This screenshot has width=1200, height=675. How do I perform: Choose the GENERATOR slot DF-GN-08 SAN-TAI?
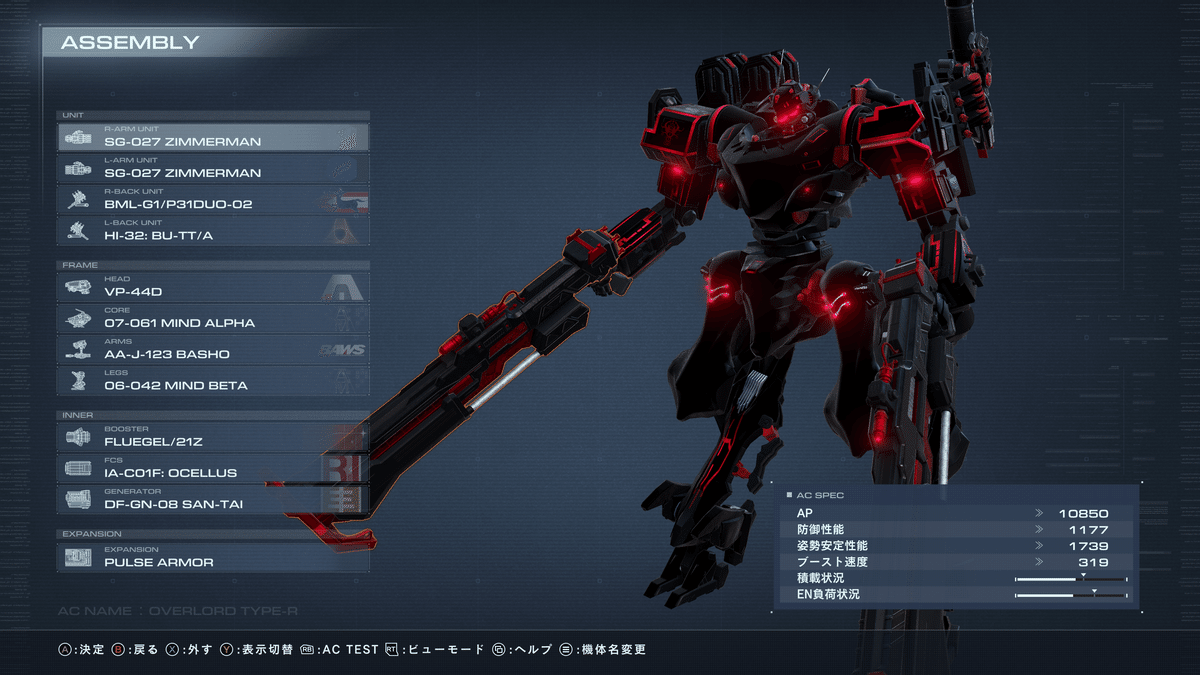(213, 499)
